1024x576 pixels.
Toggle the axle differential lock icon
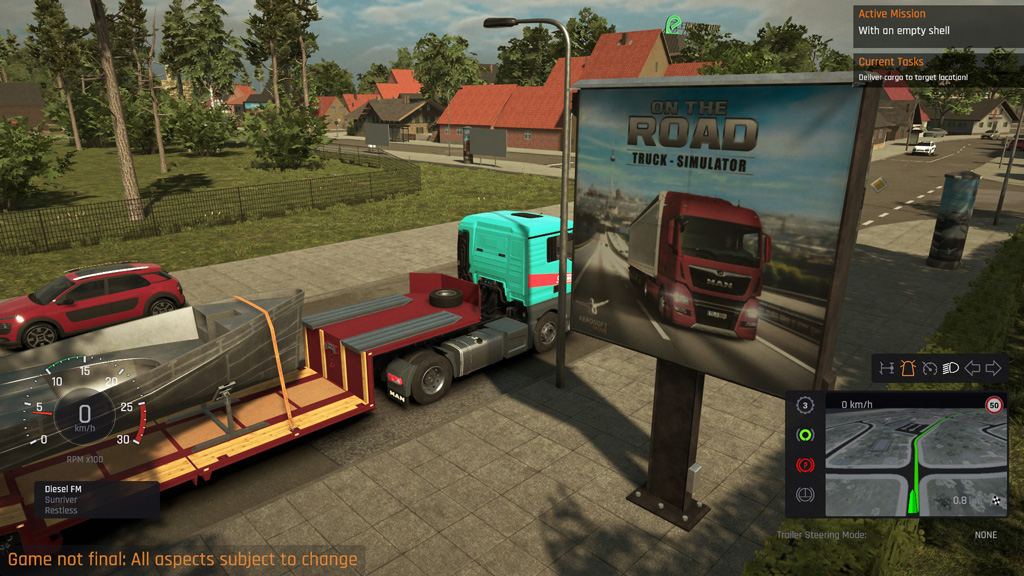(x=885, y=368)
